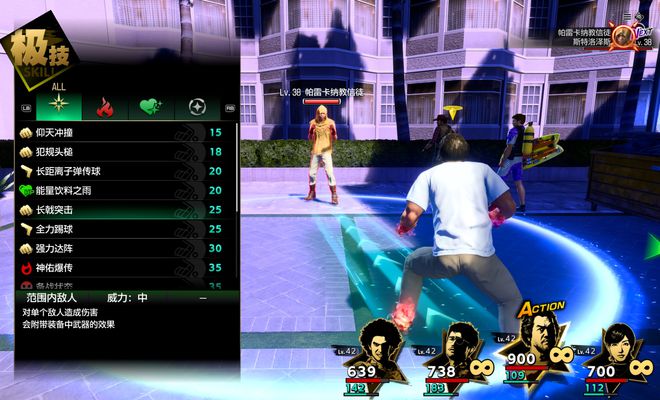This screenshot has width=660, height=400.
Task: Switch to the grey circular star tab
Action: (196, 108)
